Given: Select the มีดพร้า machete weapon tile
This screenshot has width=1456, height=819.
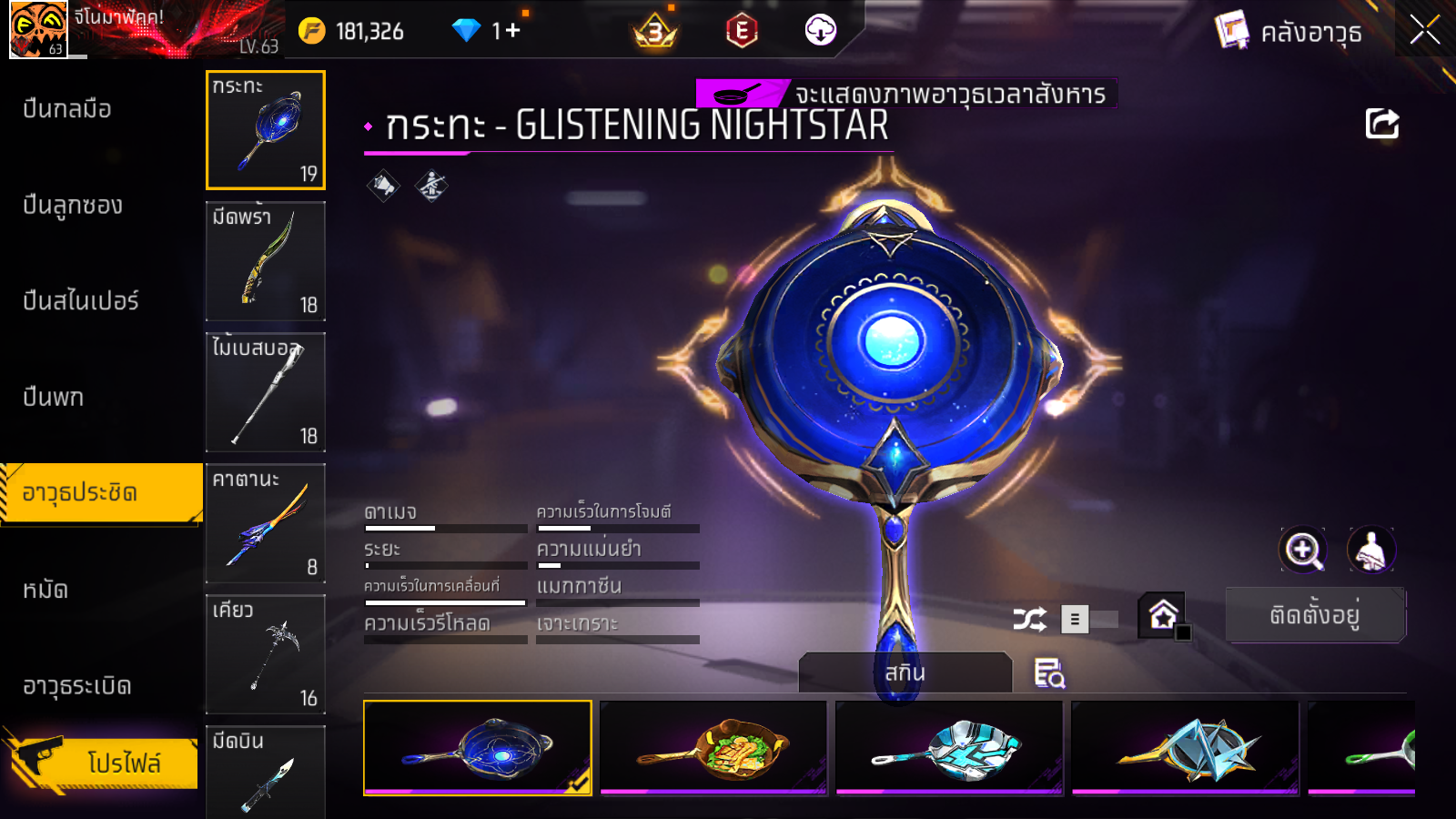Looking at the screenshot, I should pos(266,261).
